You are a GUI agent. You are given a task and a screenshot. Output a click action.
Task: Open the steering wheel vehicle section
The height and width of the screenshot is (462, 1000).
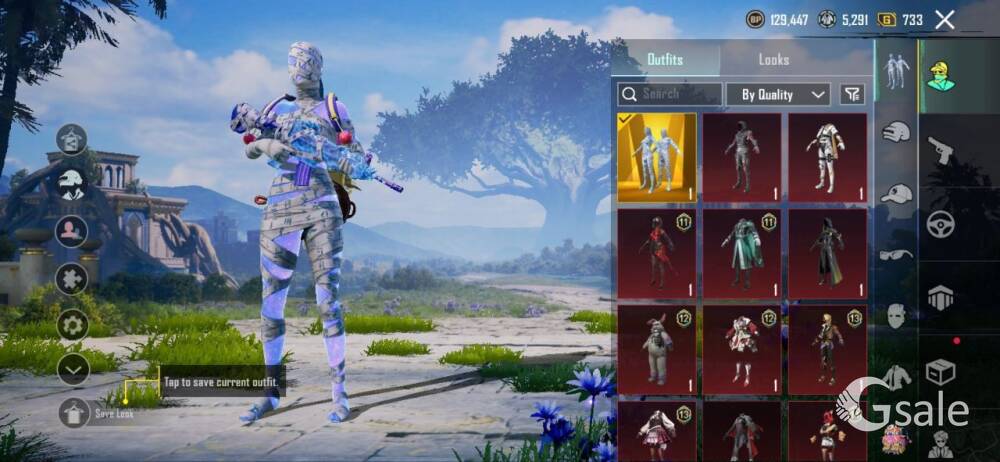tap(940, 224)
